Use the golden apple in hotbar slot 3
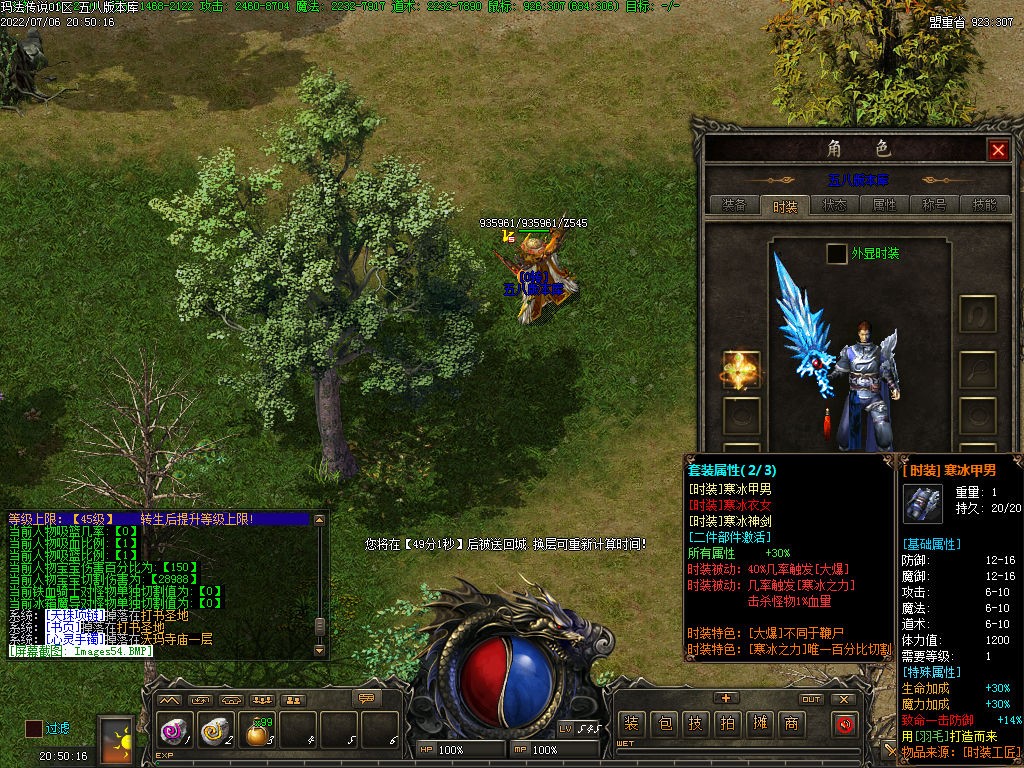Screen dimensions: 1024x768 click(x=258, y=734)
